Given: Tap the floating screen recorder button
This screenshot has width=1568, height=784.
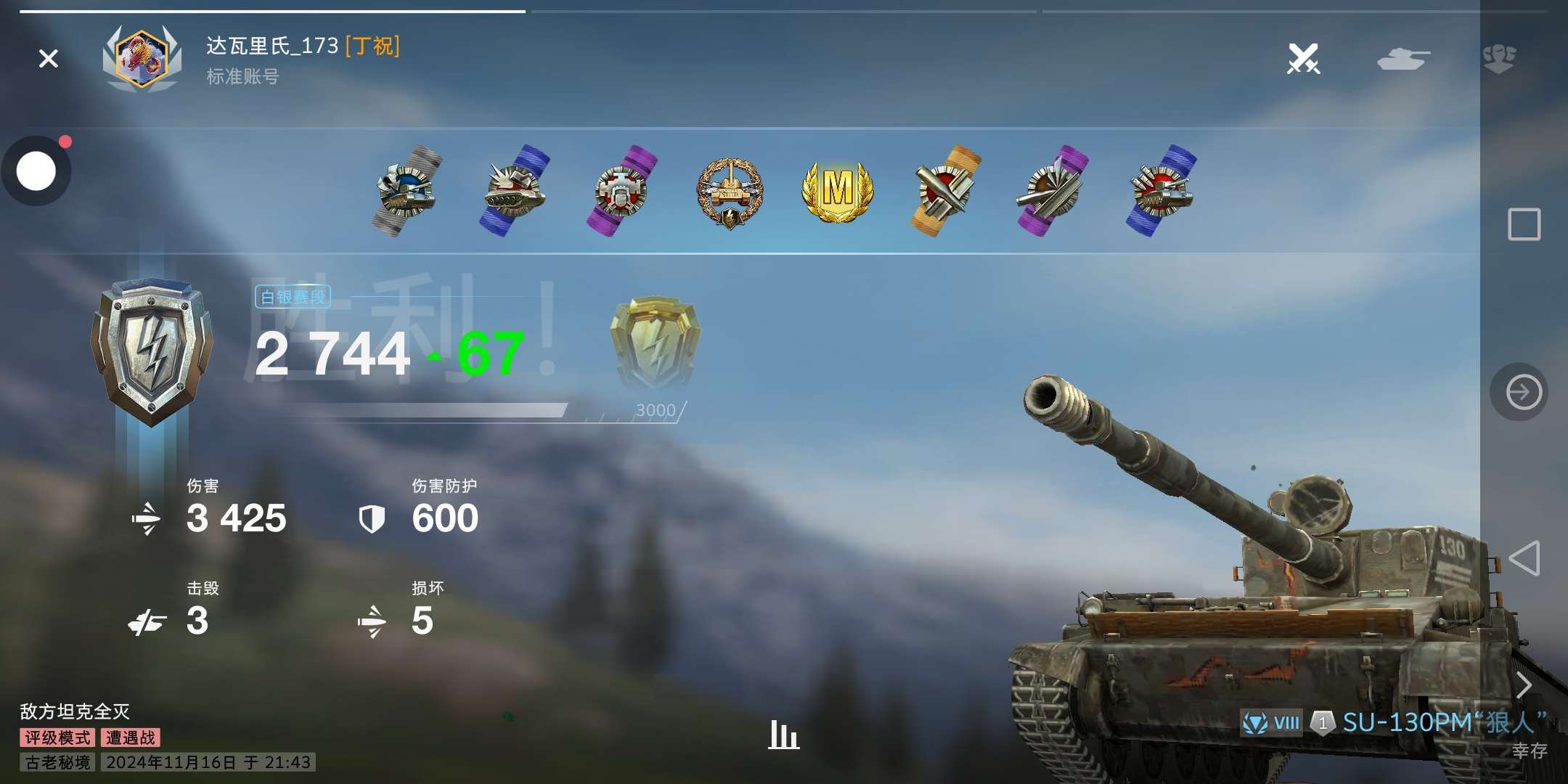Looking at the screenshot, I should tap(36, 171).
